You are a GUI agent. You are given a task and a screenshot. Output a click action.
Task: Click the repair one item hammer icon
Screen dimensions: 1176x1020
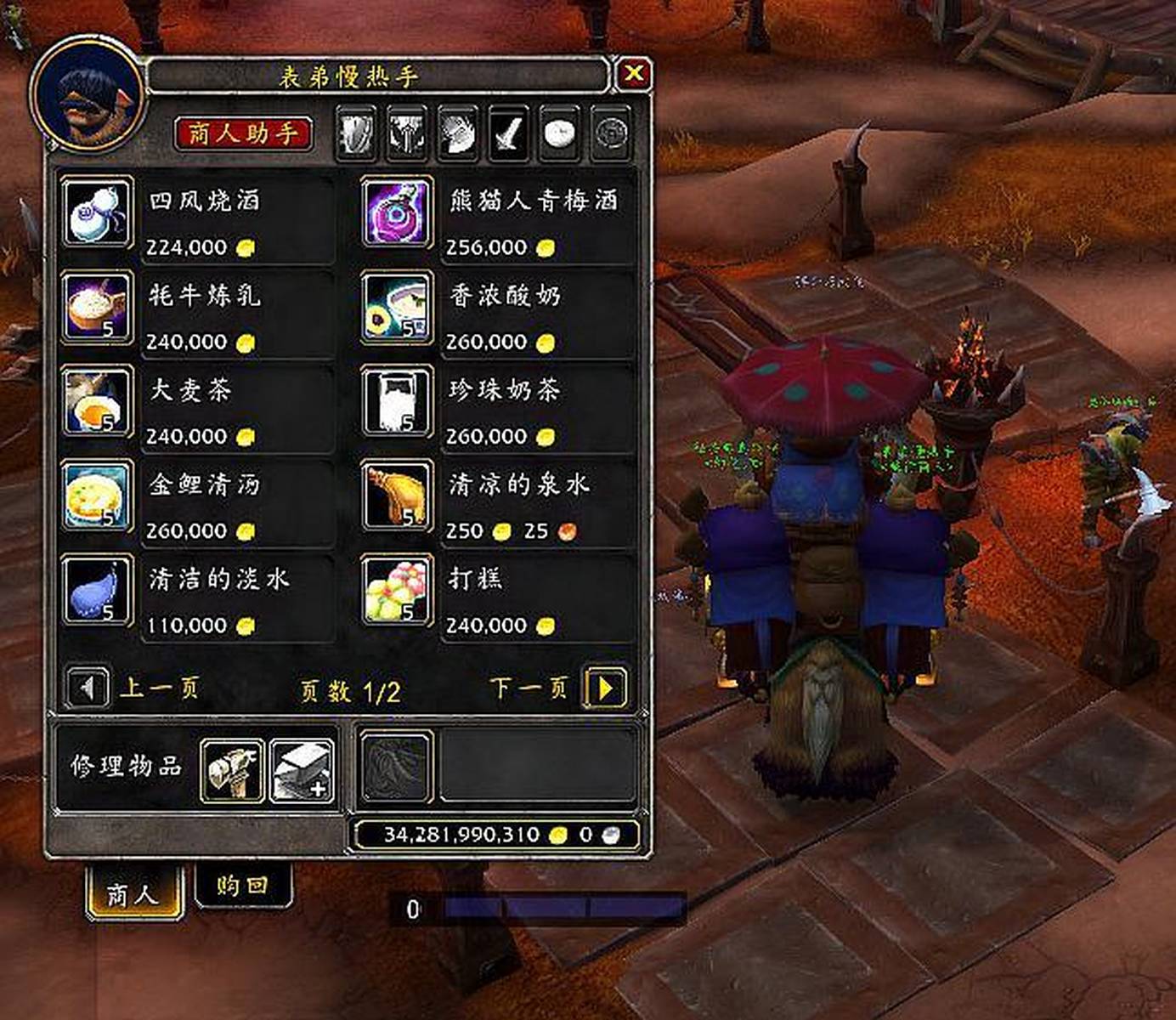coord(232,770)
